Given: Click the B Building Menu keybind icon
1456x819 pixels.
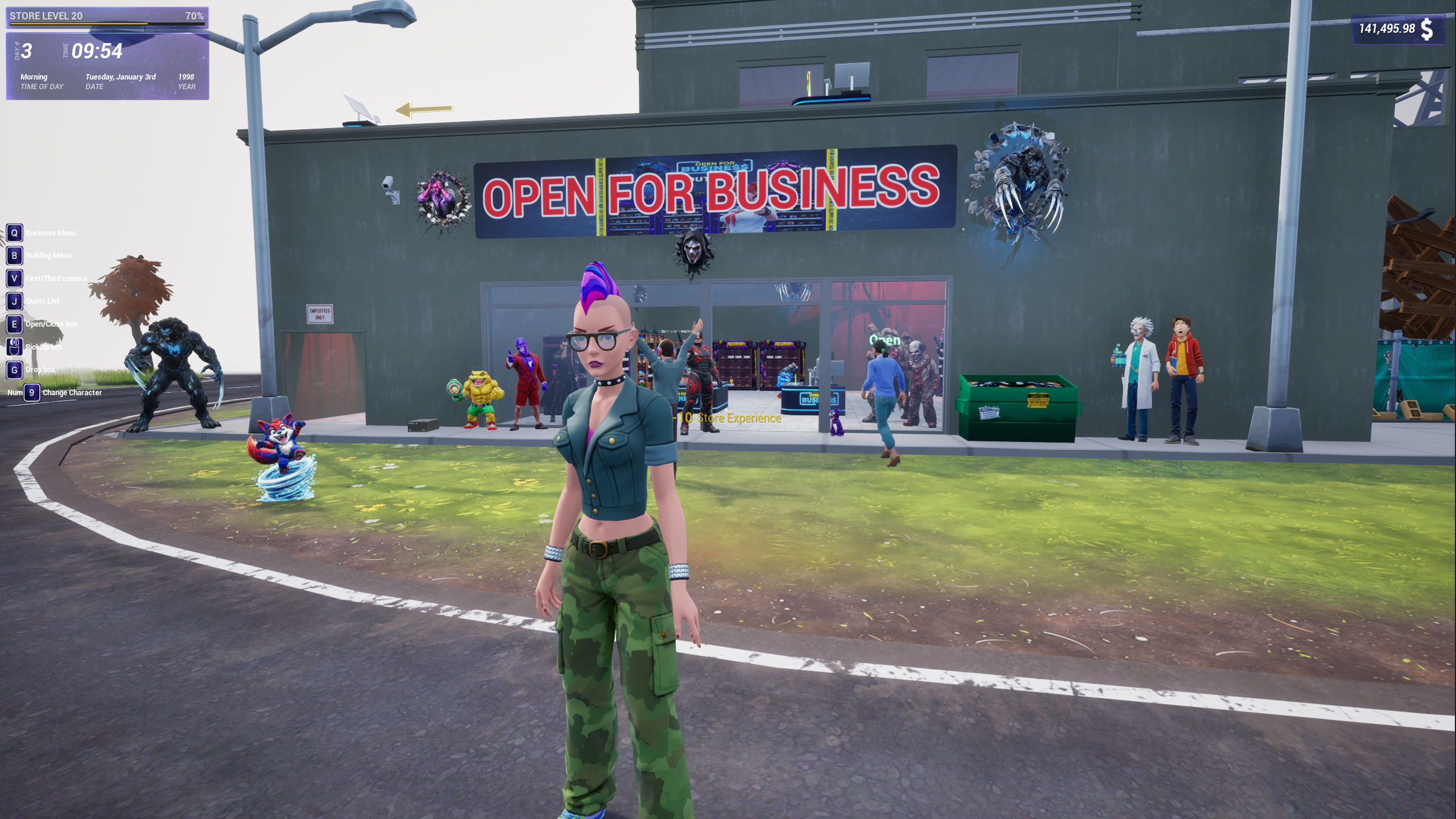Looking at the screenshot, I should click(15, 256).
